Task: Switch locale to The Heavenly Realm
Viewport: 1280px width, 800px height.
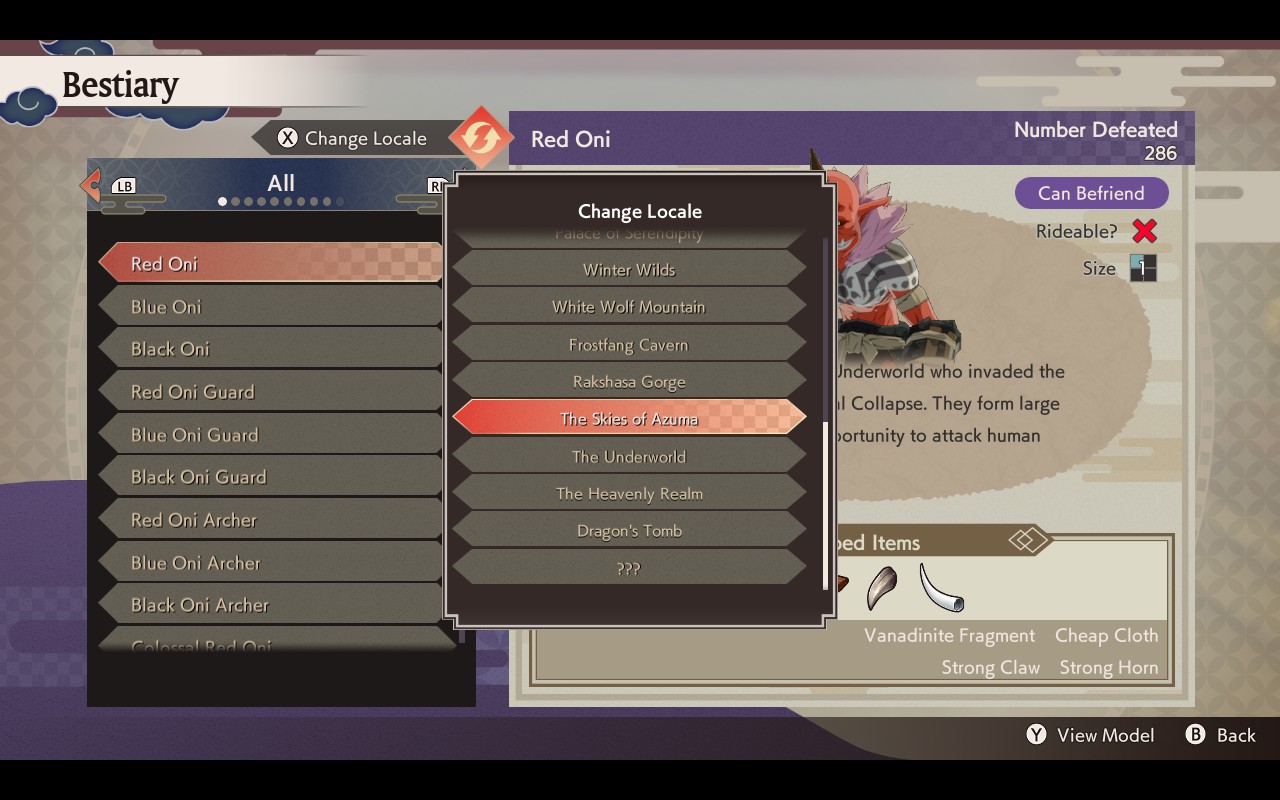Action: [x=629, y=494]
